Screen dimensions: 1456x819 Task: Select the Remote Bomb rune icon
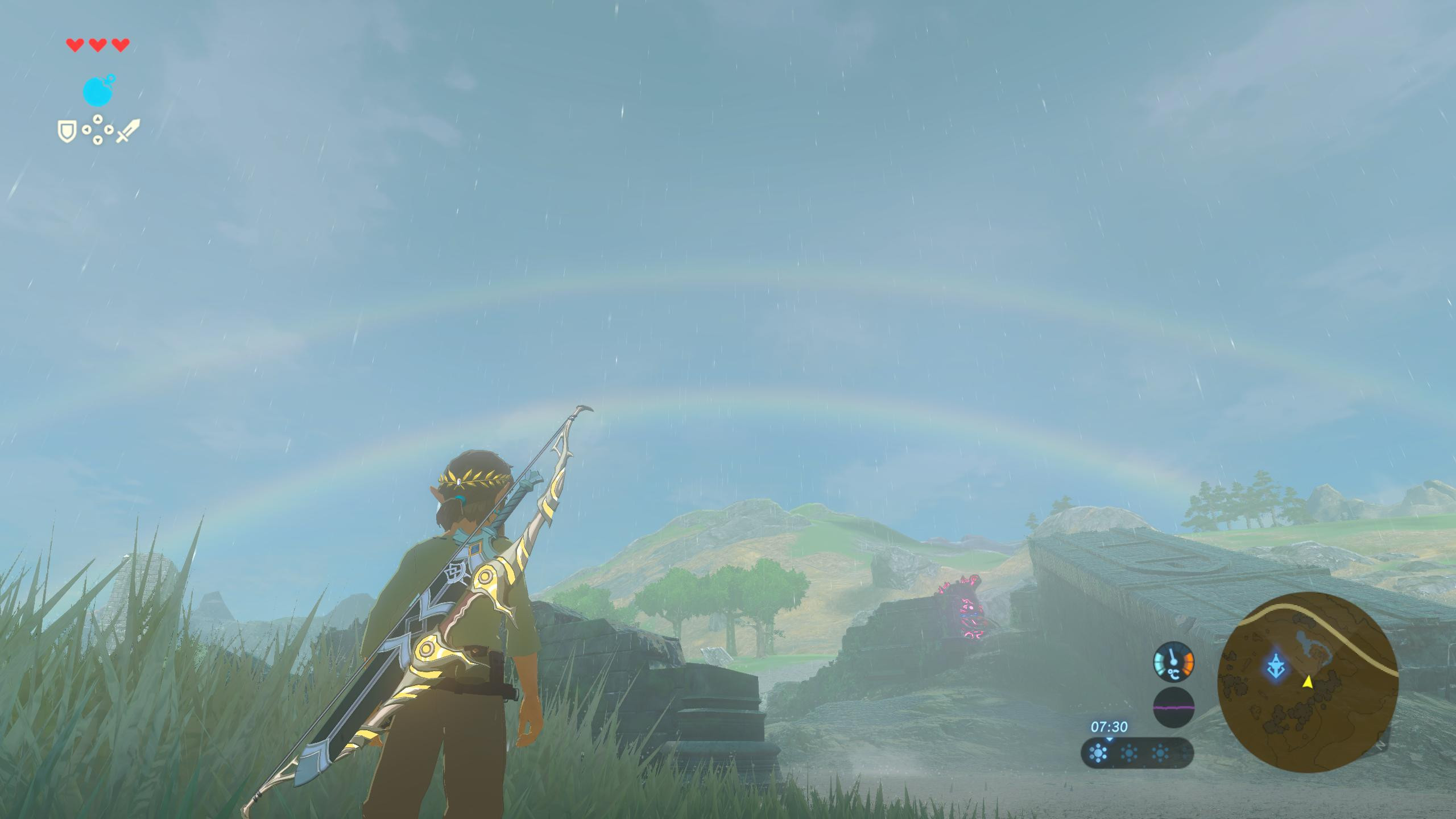point(98,90)
